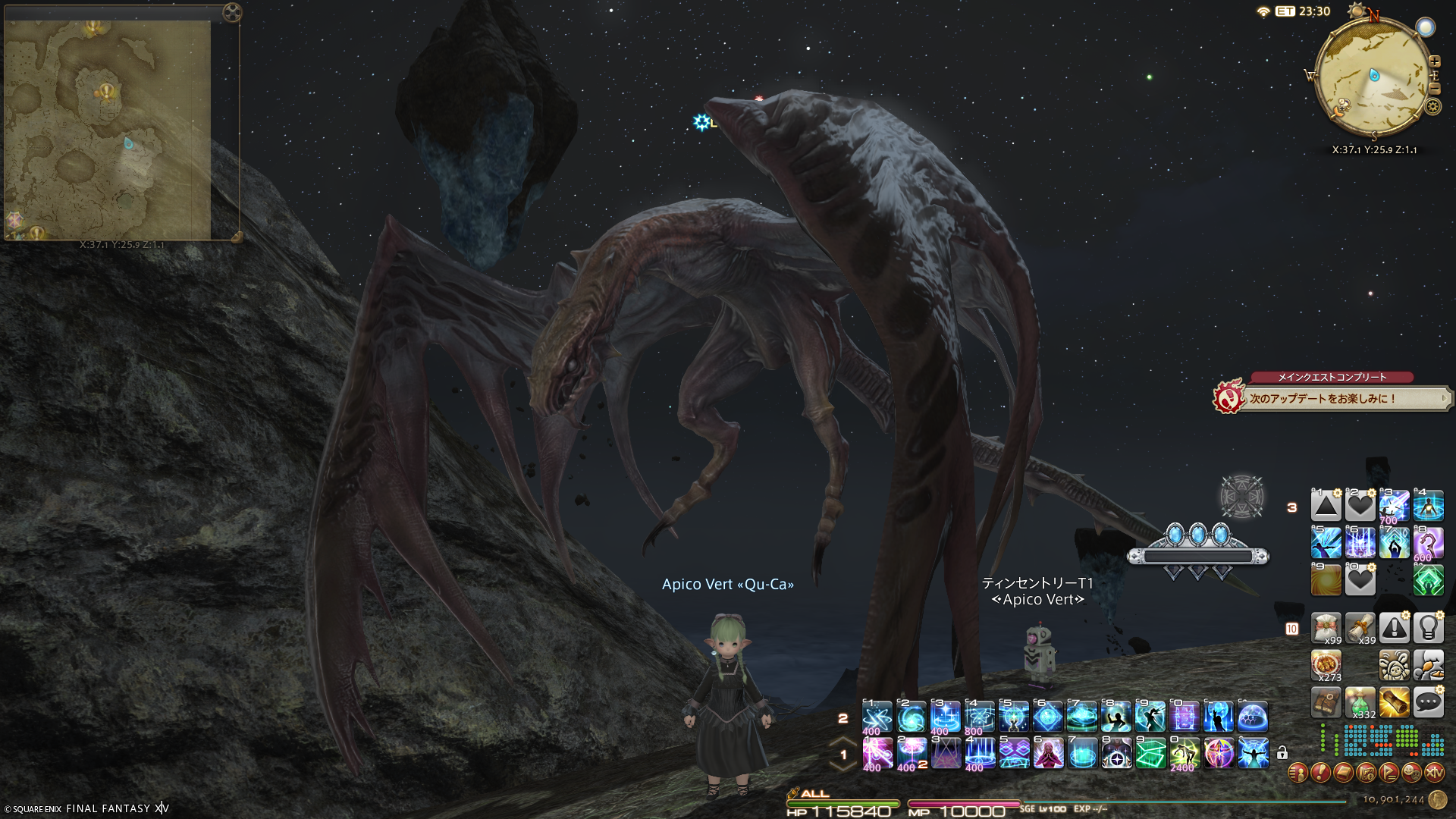The height and width of the screenshot is (819, 1456).
Task: Zoom out the minimap with minus button
Action: (x=1434, y=89)
